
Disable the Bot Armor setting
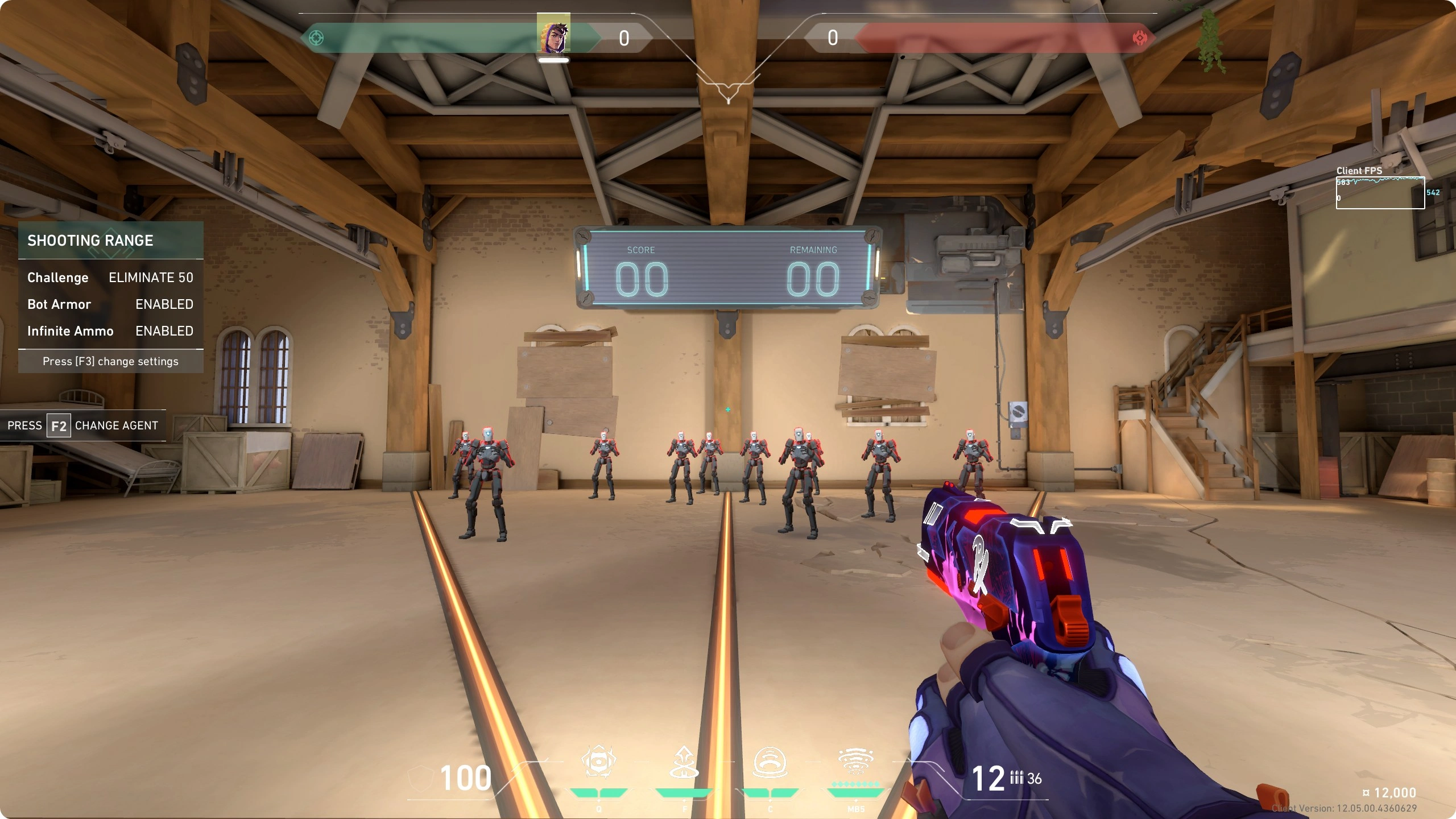coord(163,304)
